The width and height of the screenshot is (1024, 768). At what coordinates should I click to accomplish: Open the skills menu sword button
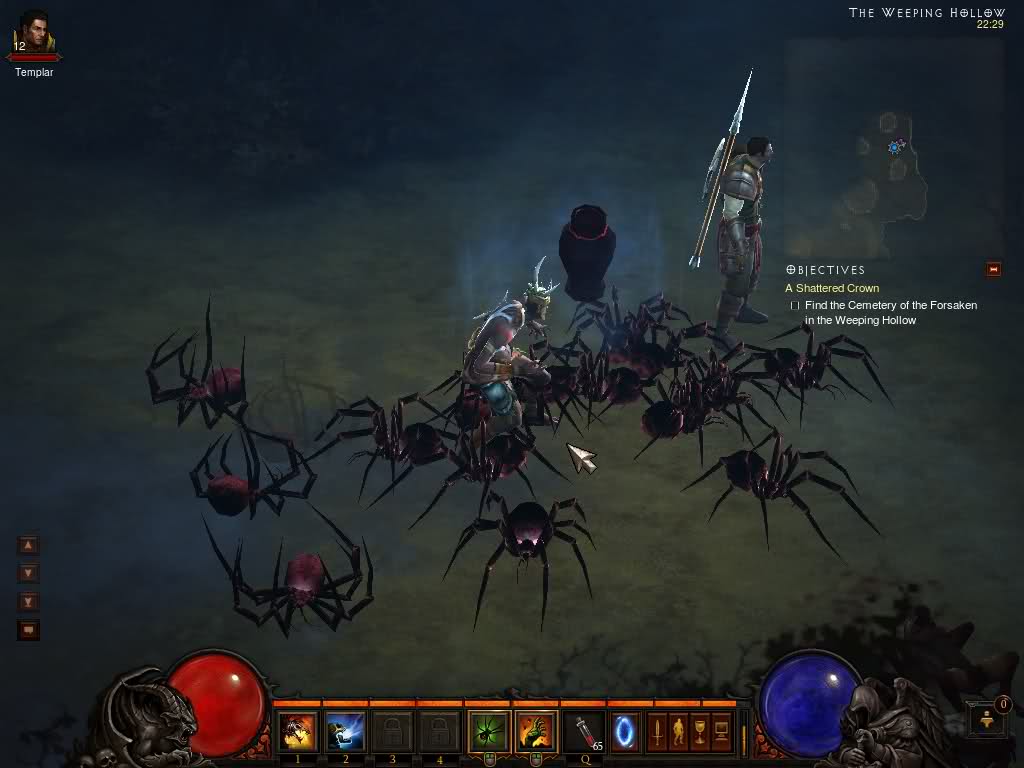click(657, 732)
